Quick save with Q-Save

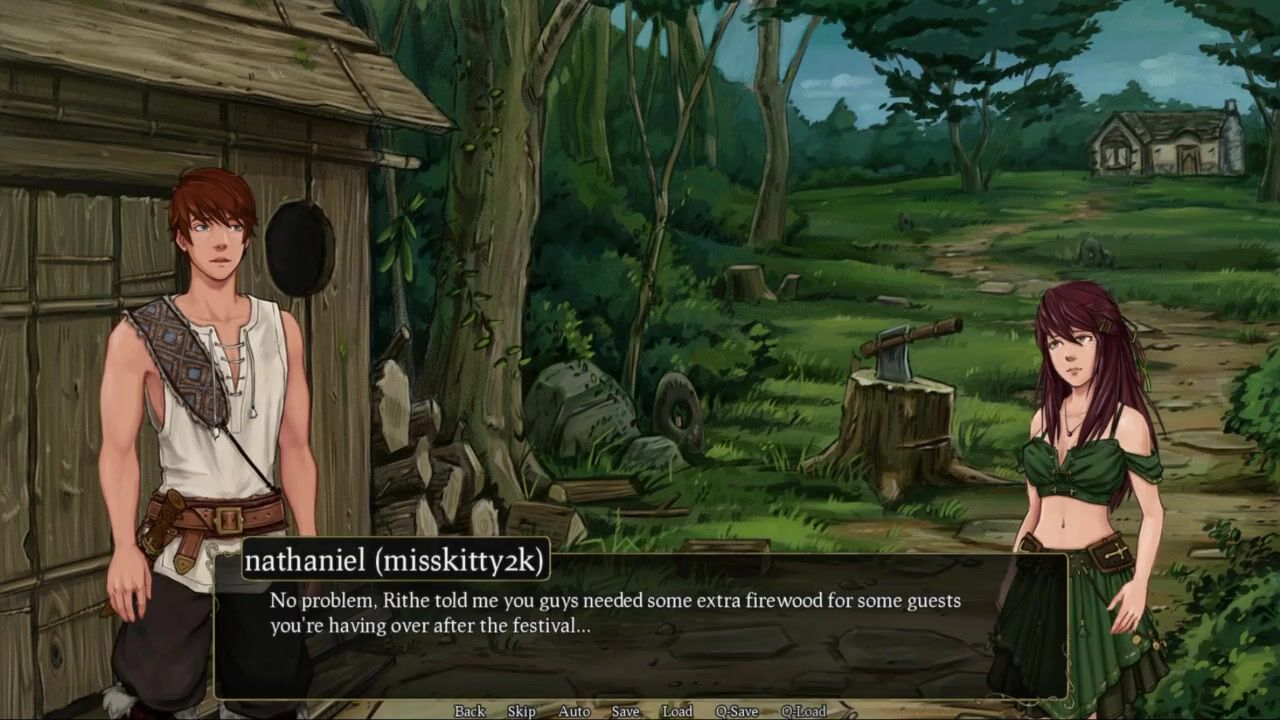pos(736,711)
